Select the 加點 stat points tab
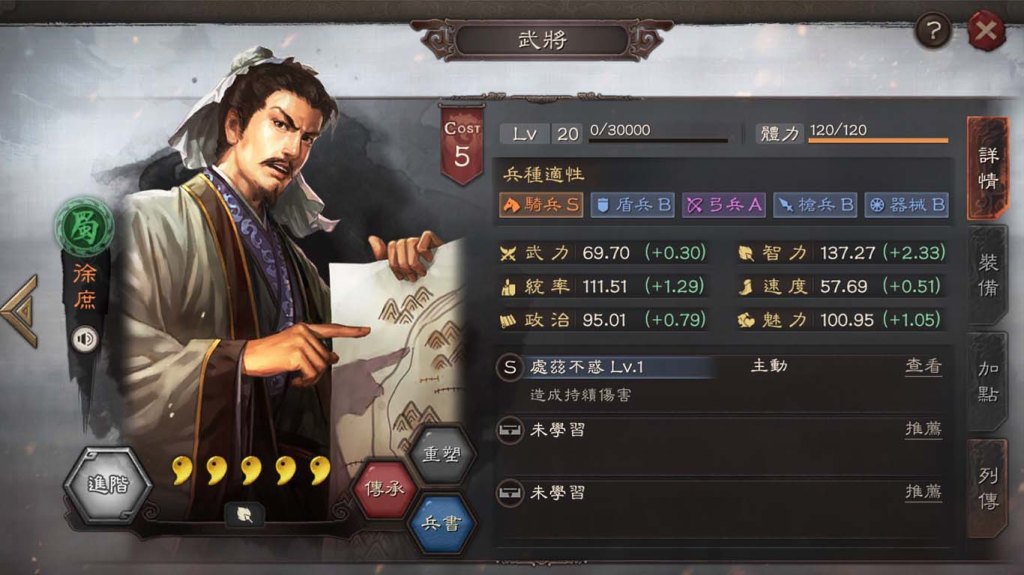This screenshot has height=575, width=1024. point(988,382)
